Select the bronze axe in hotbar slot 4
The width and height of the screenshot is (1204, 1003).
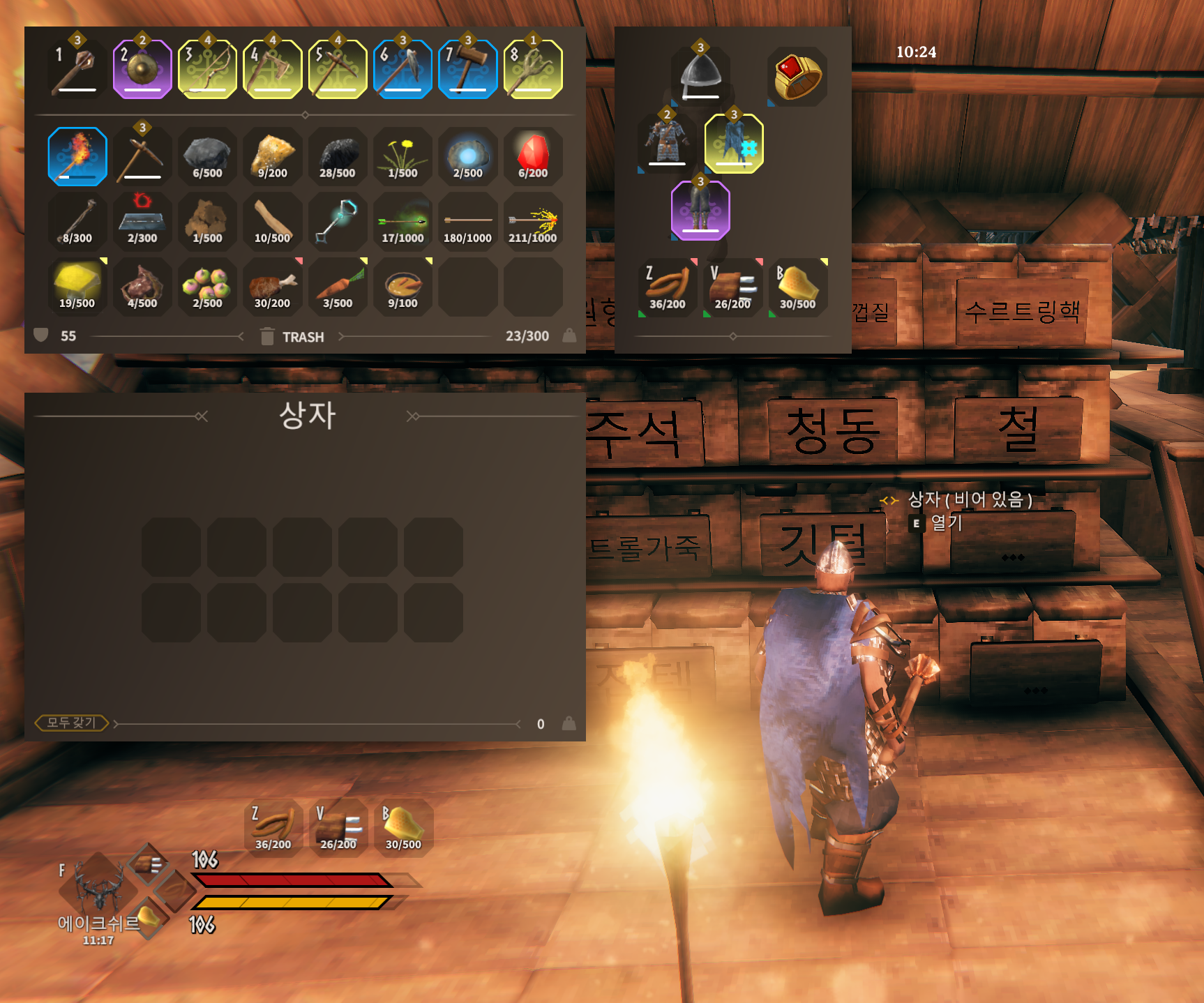[272, 70]
